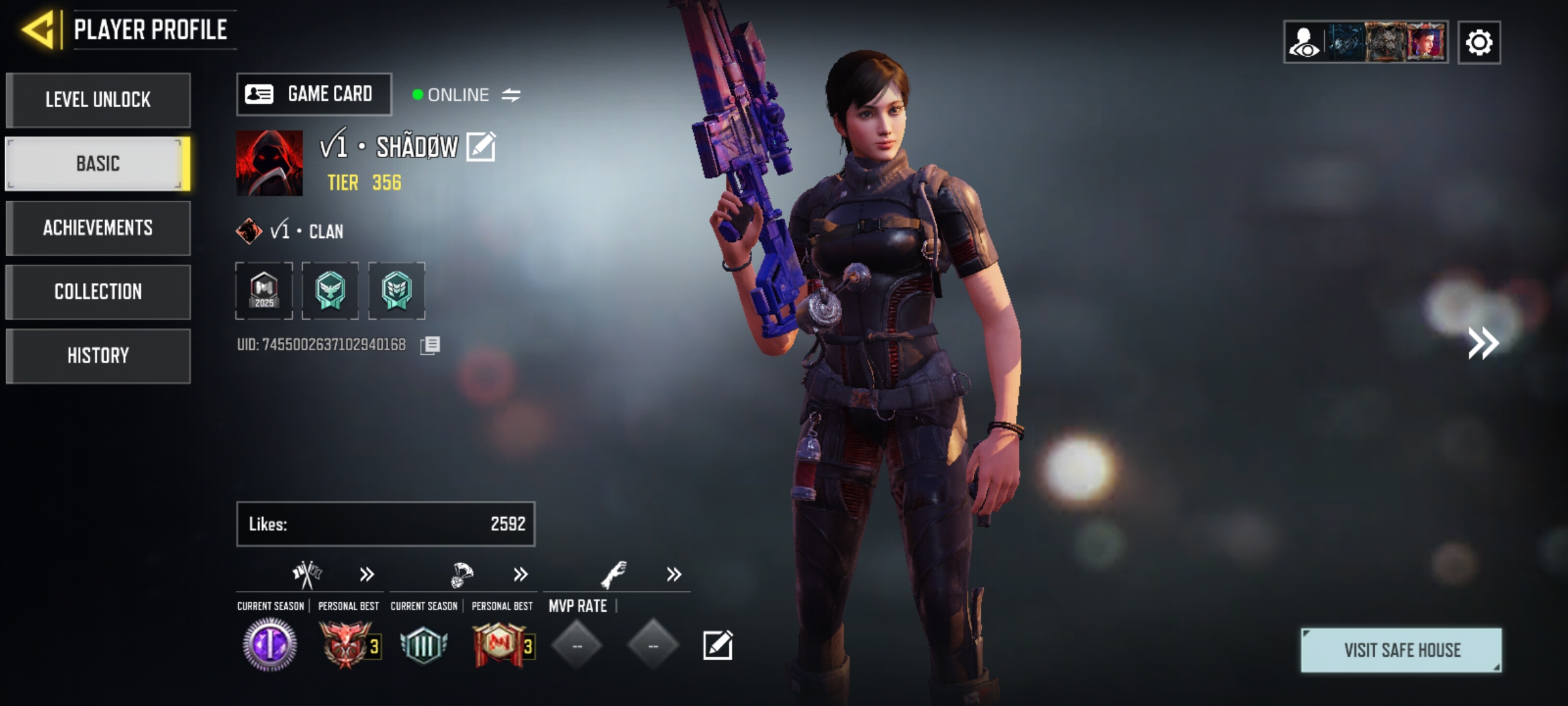Switch to the Achievements tab
This screenshot has width=1568, height=706.
pyautogui.click(x=98, y=228)
